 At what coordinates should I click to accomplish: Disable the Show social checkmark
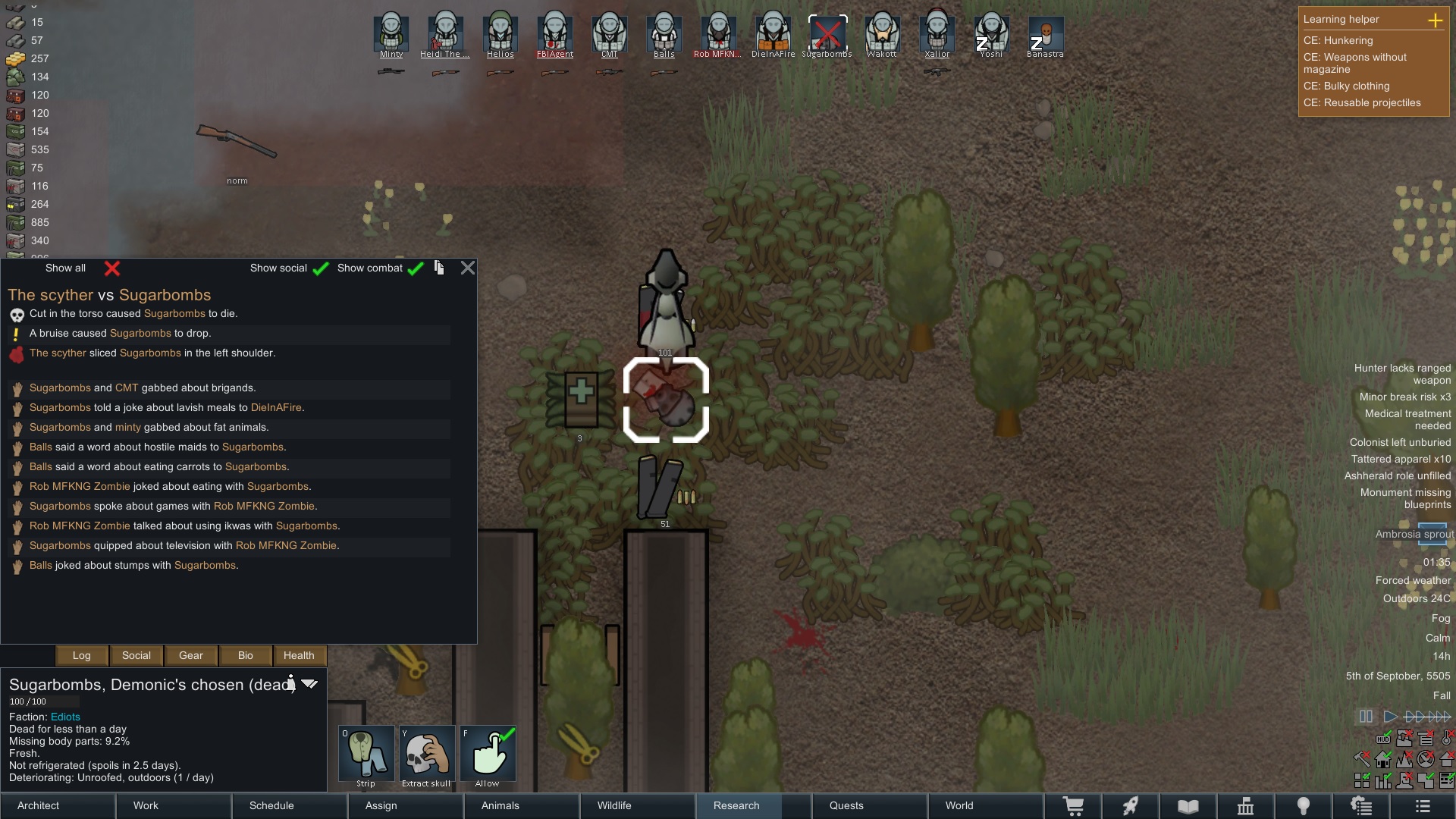click(x=321, y=268)
